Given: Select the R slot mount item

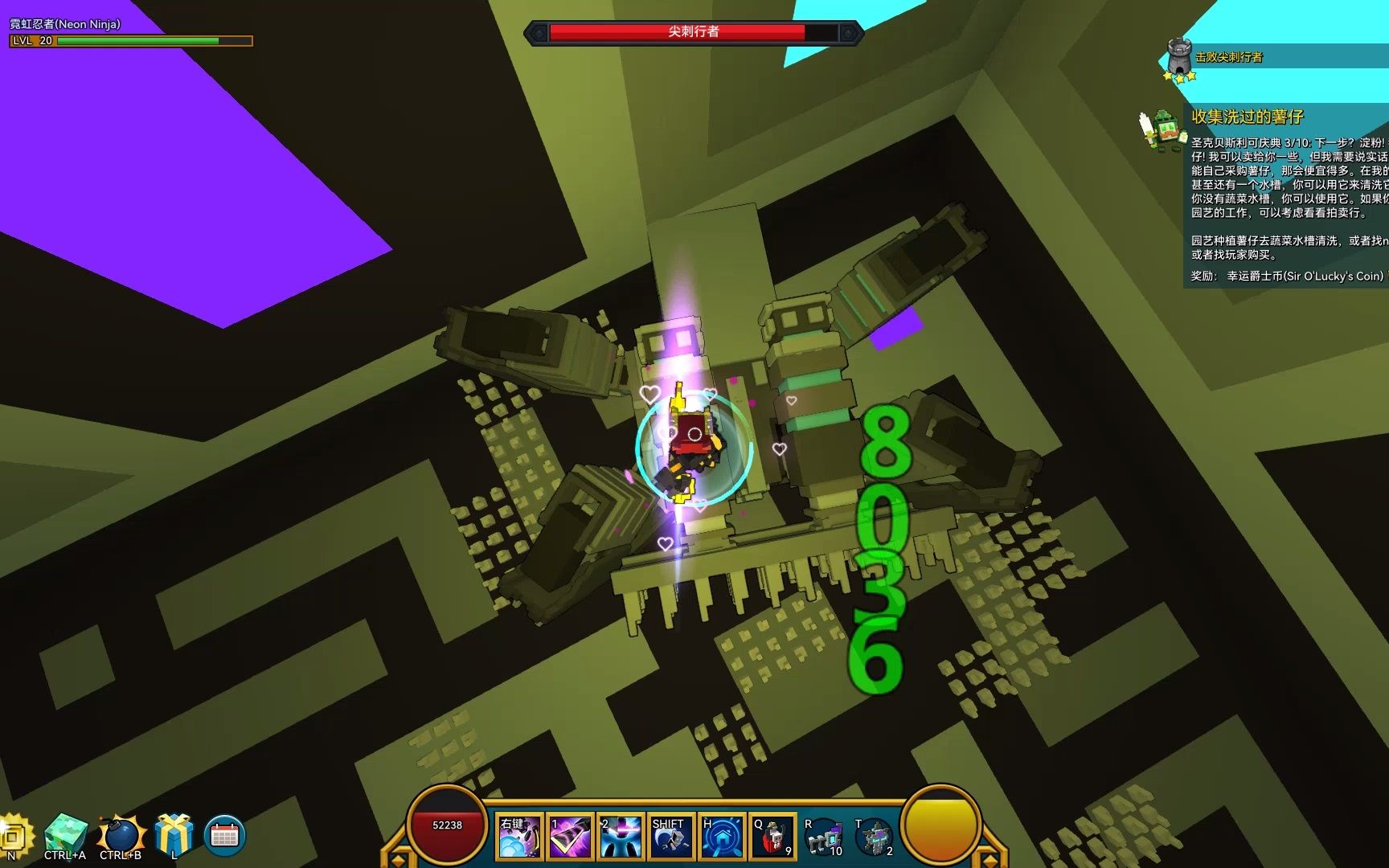Looking at the screenshot, I should pos(822,838).
